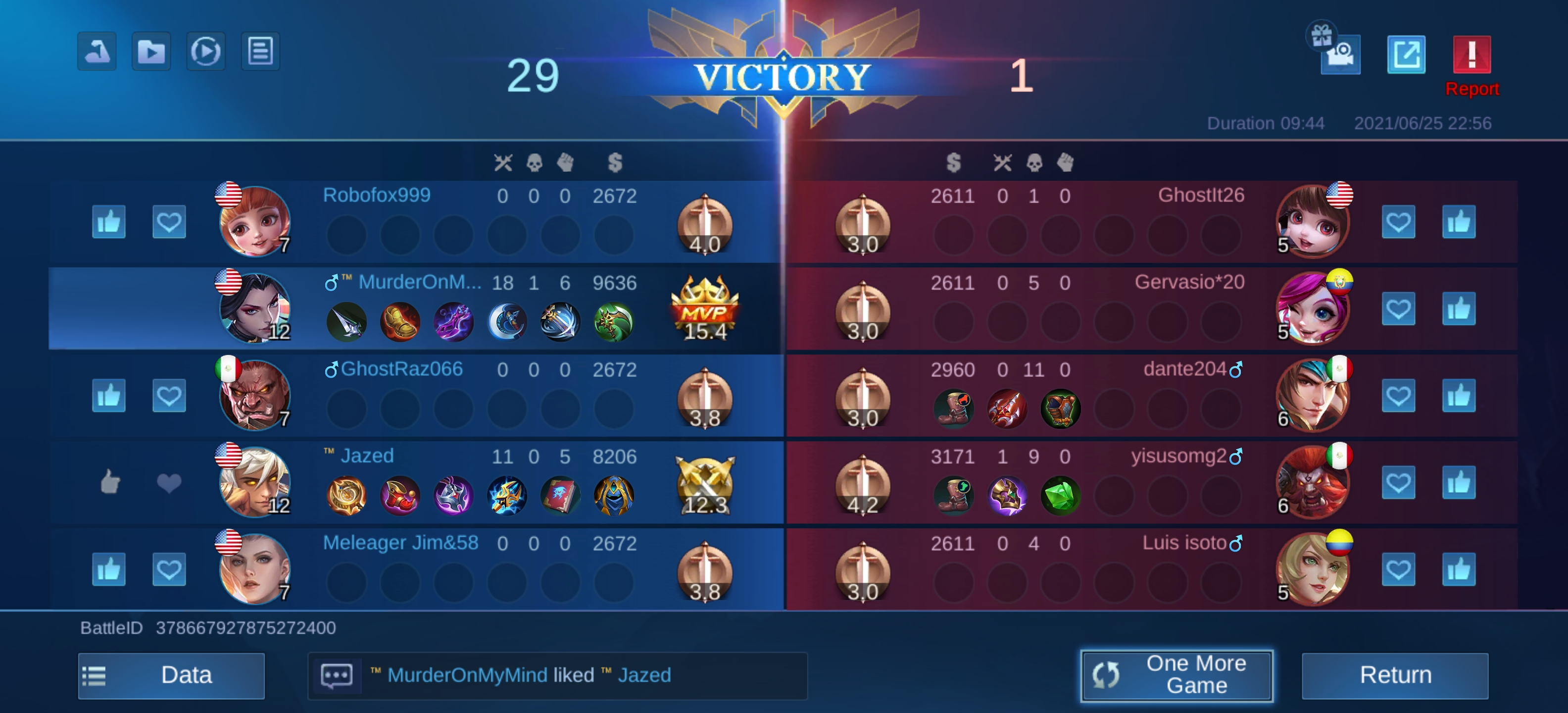The width and height of the screenshot is (1568, 713).
Task: Inspect MurderOnMyMind's first equipment item
Action: pyautogui.click(x=346, y=322)
